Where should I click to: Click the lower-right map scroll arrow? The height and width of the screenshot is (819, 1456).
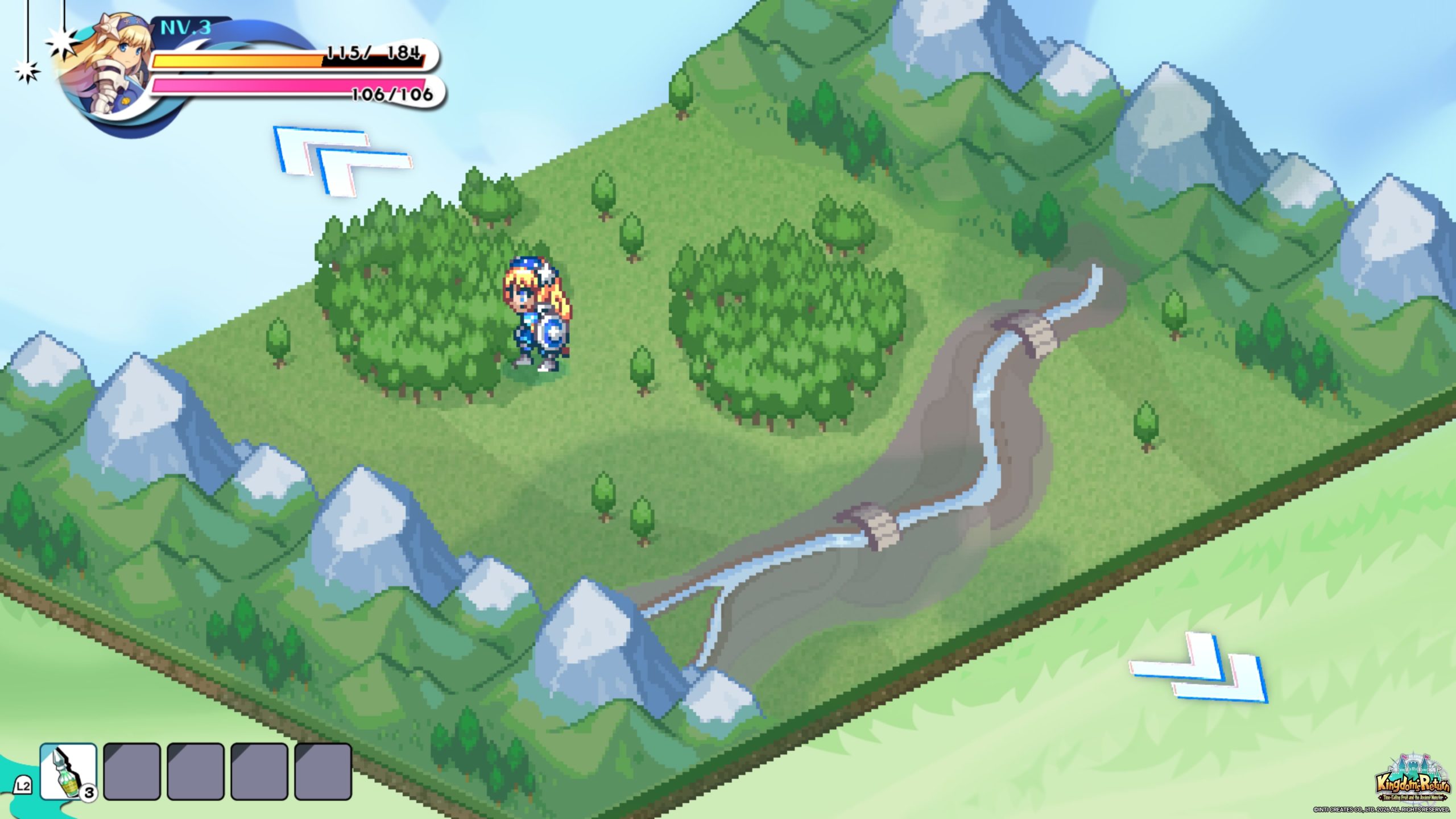click(1200, 668)
